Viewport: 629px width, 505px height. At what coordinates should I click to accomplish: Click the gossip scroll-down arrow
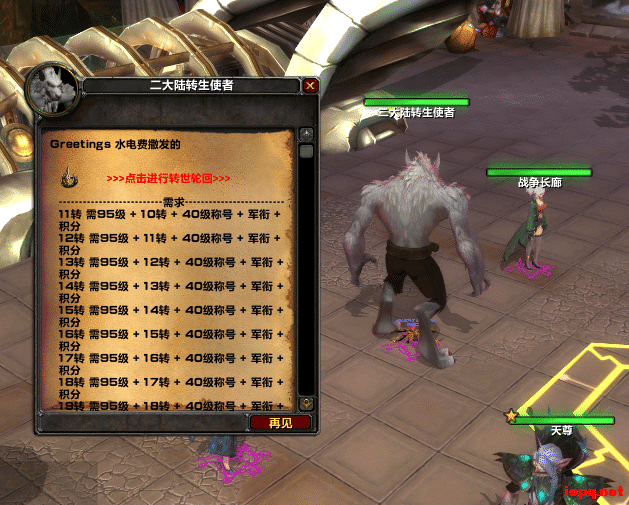coord(307,403)
